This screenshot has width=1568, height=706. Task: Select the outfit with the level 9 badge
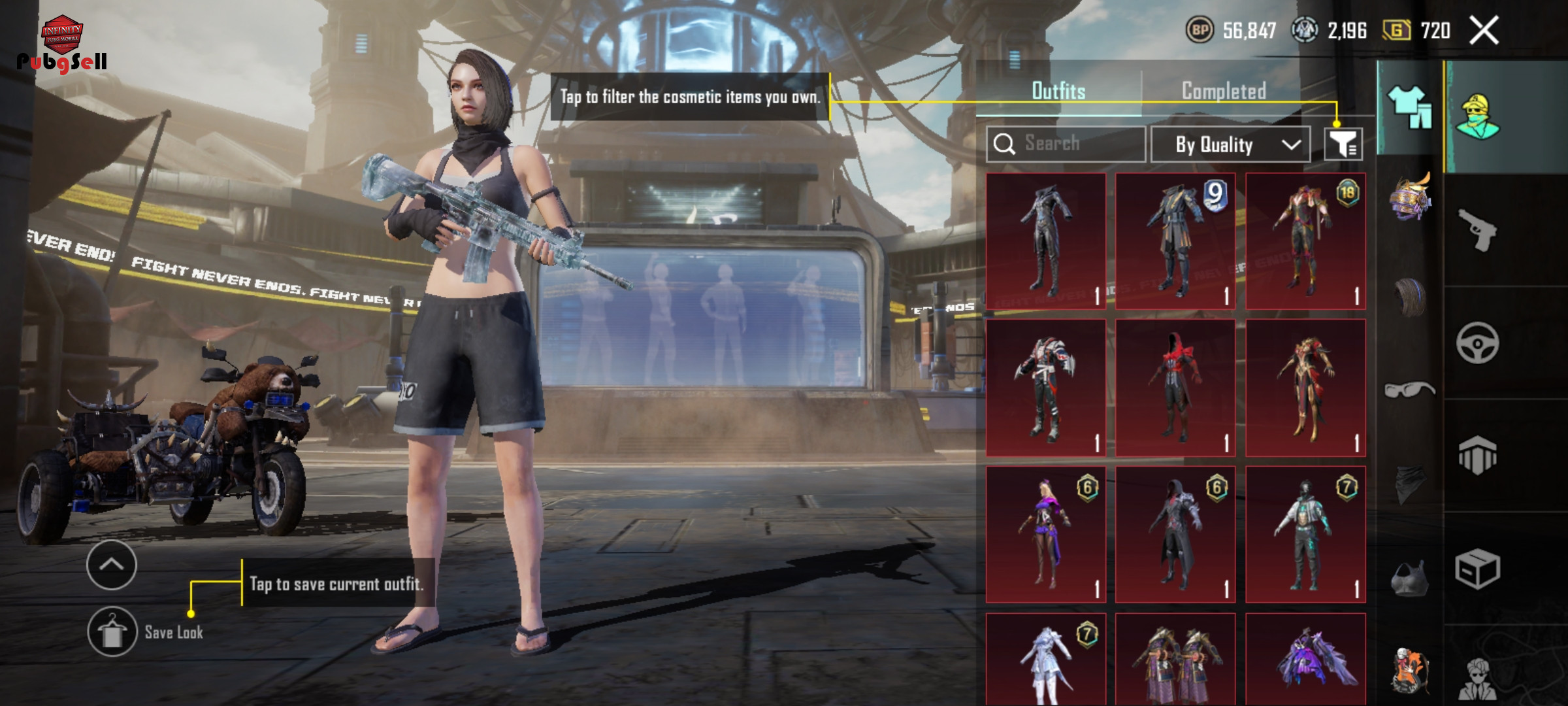[1175, 241]
